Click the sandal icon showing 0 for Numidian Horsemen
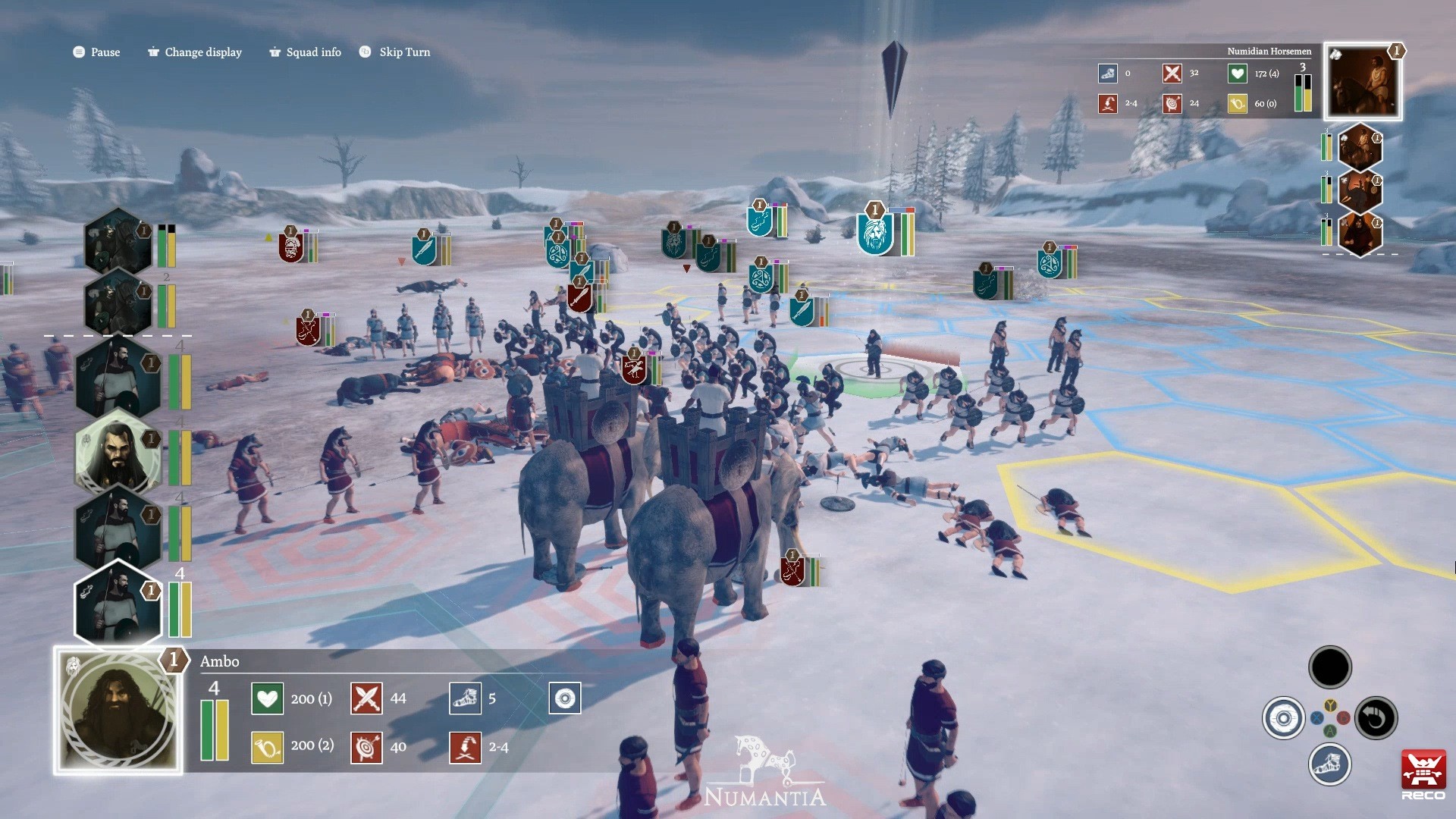The height and width of the screenshot is (819, 1456). click(x=1108, y=74)
